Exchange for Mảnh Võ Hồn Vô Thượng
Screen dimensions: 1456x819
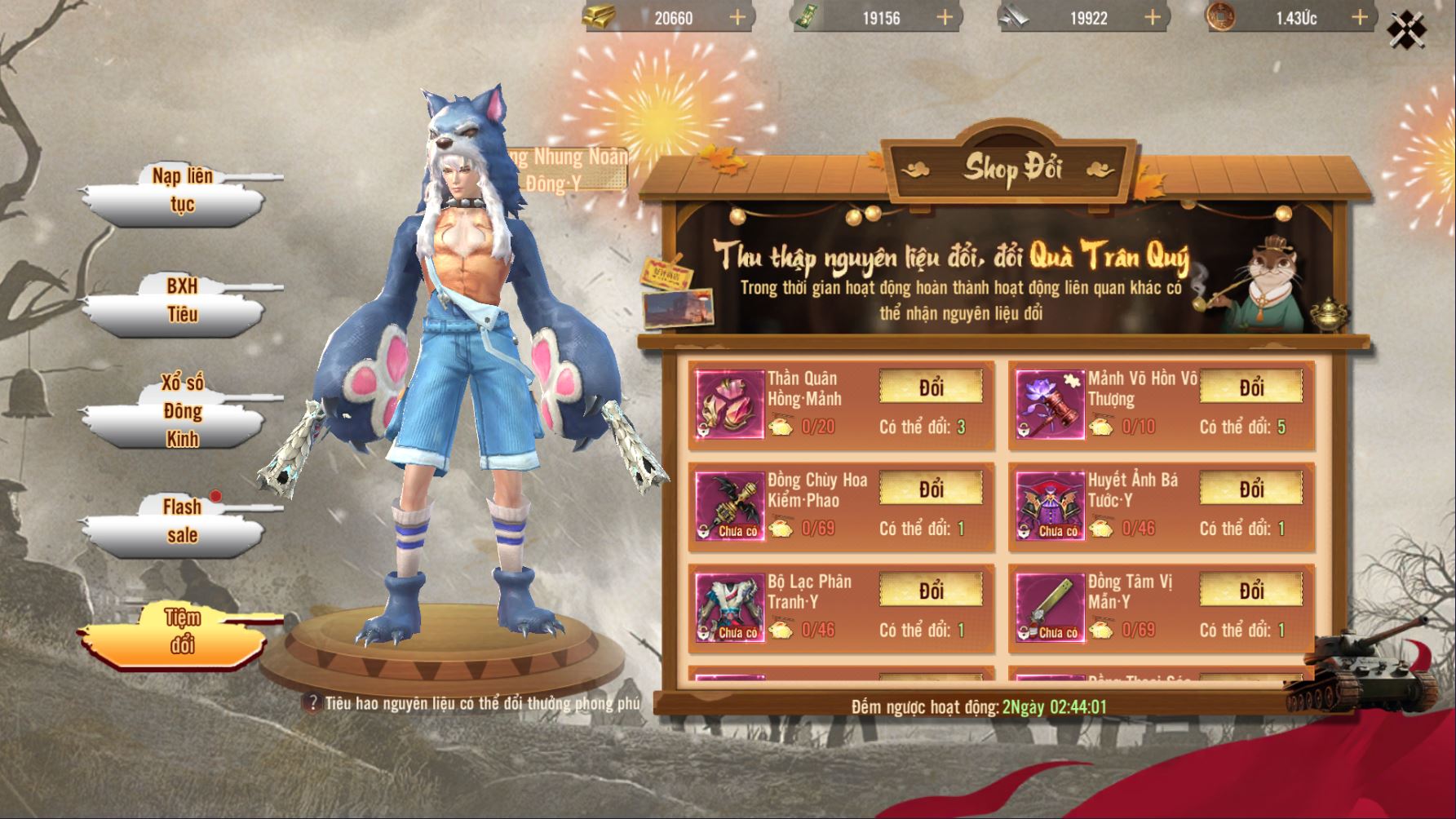[x=1251, y=387]
